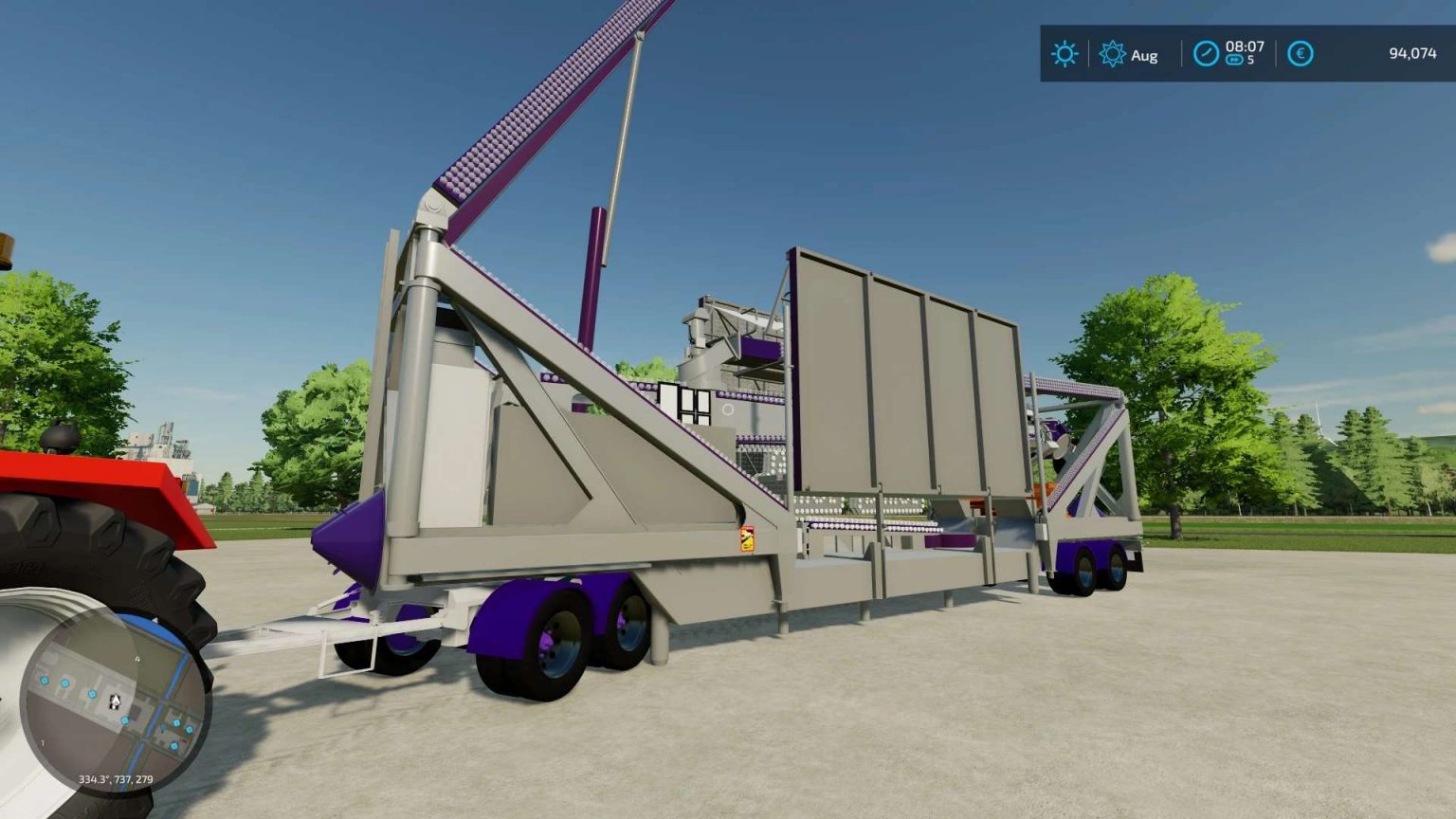Click the fast-forward time scale icon
1456x819 pixels.
coord(1234,59)
